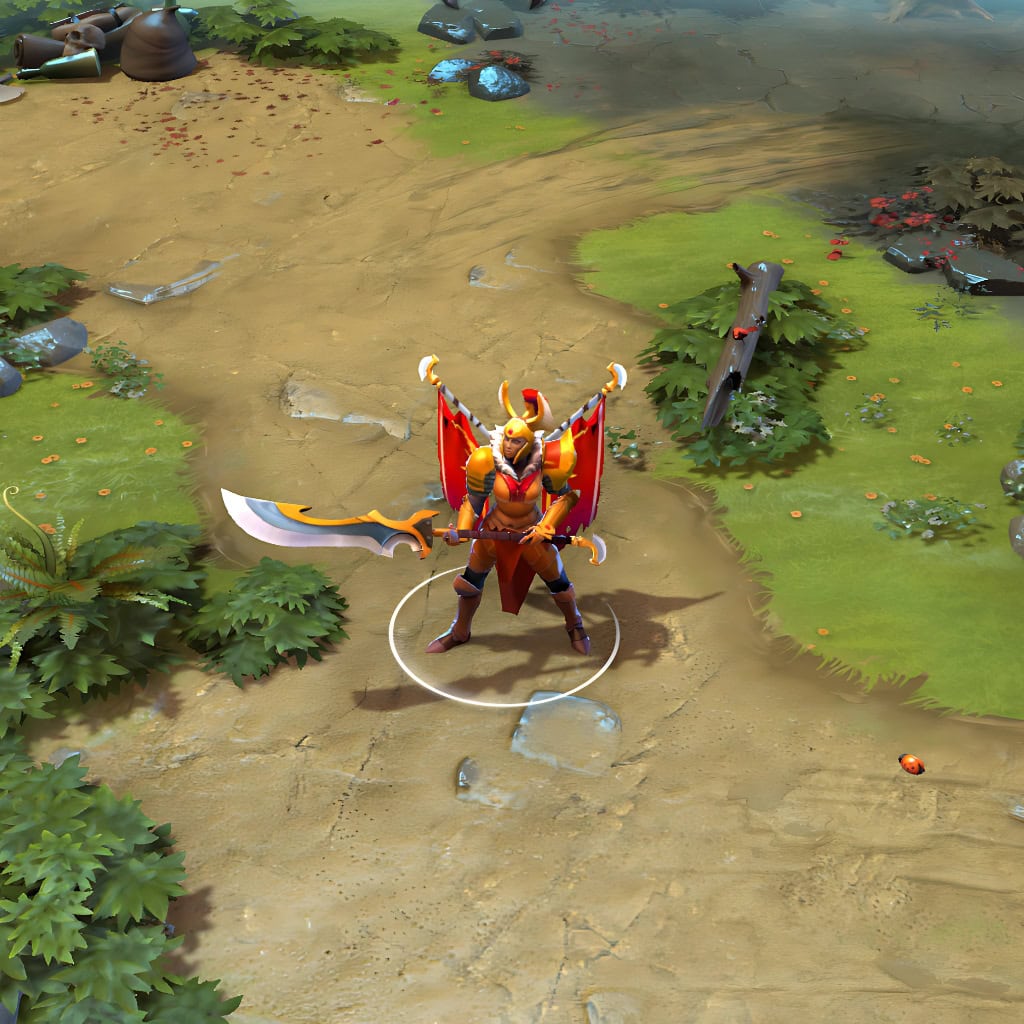This screenshot has width=1024, height=1024.
Task: Select the Legion Commander hero with selection ring
Action: tap(517, 520)
